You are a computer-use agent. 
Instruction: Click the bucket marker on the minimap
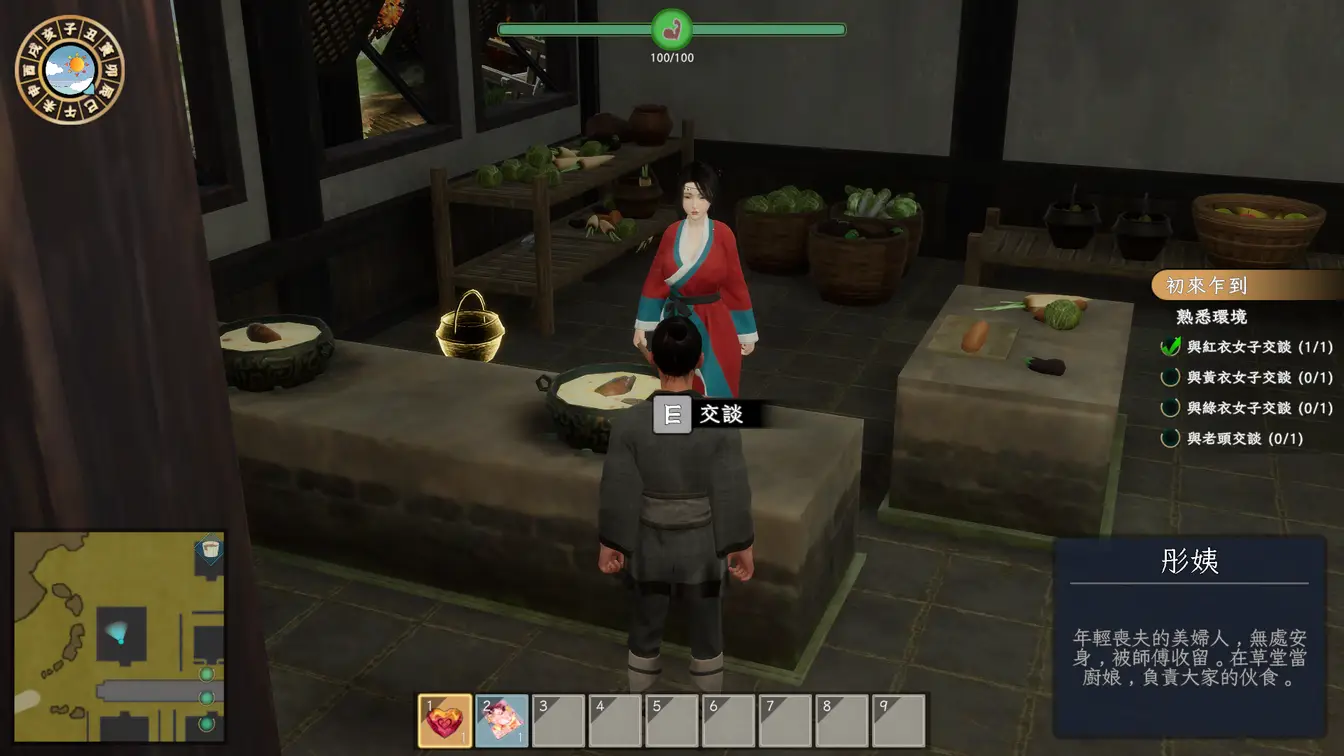[x=209, y=550]
